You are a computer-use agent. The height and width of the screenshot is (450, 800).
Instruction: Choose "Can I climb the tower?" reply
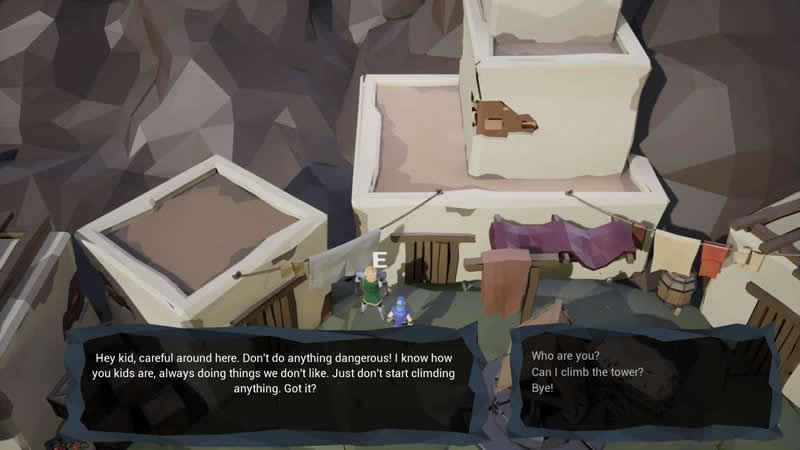(587, 372)
